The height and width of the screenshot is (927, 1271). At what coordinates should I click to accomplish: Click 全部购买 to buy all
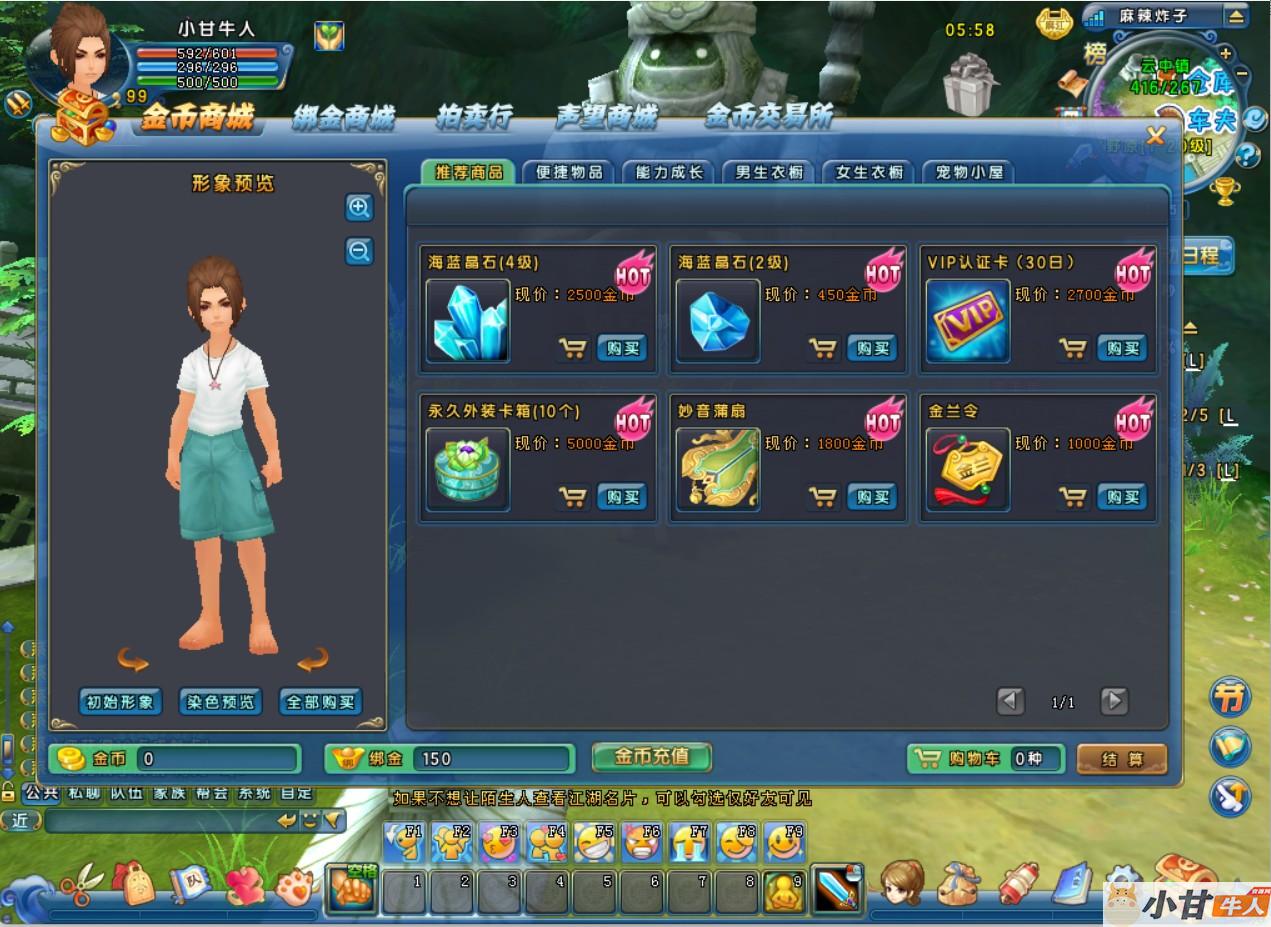(320, 702)
